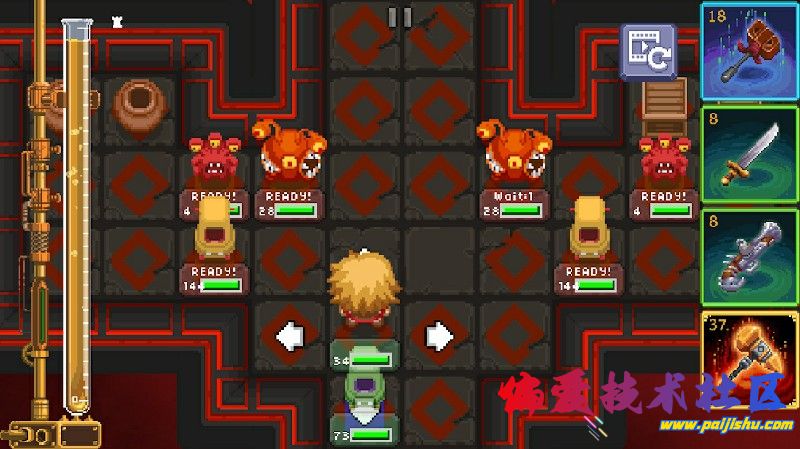
Task: Pick the metal gun weapon card
Action: point(749,257)
